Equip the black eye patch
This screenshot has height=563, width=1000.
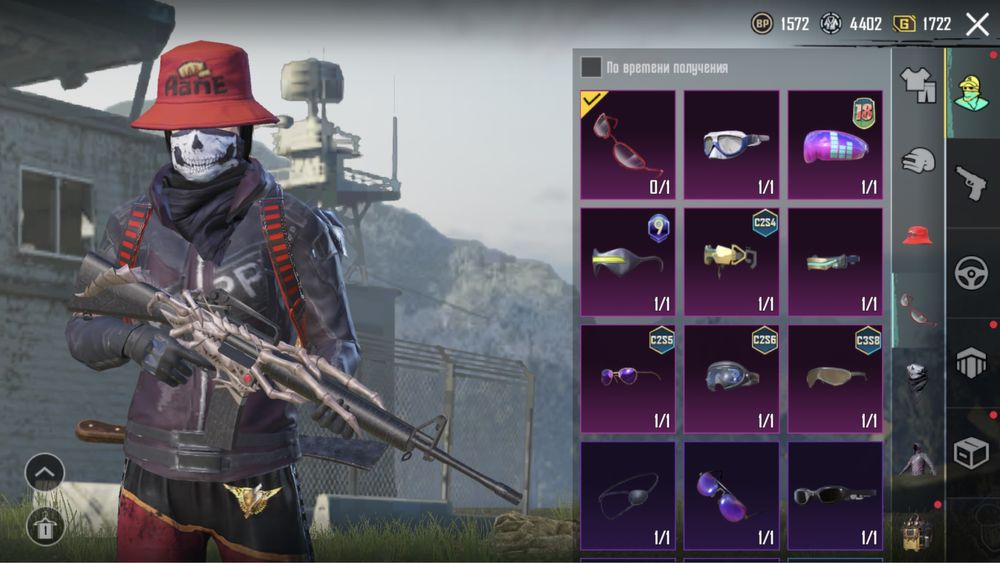pos(628,494)
